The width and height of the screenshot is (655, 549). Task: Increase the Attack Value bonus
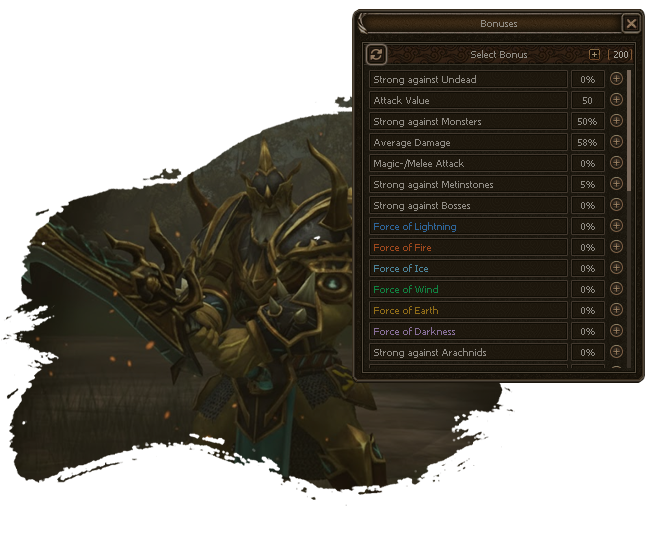point(616,100)
